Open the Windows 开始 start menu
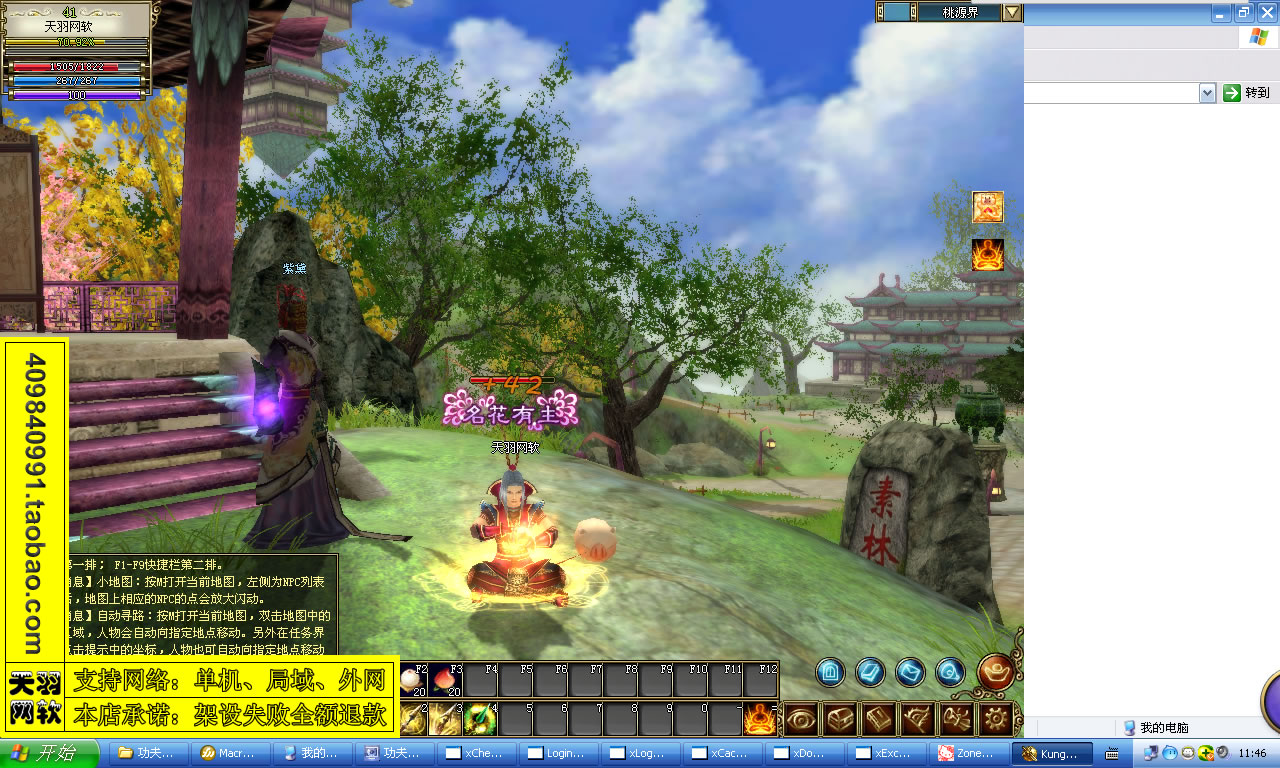 [x=50, y=753]
